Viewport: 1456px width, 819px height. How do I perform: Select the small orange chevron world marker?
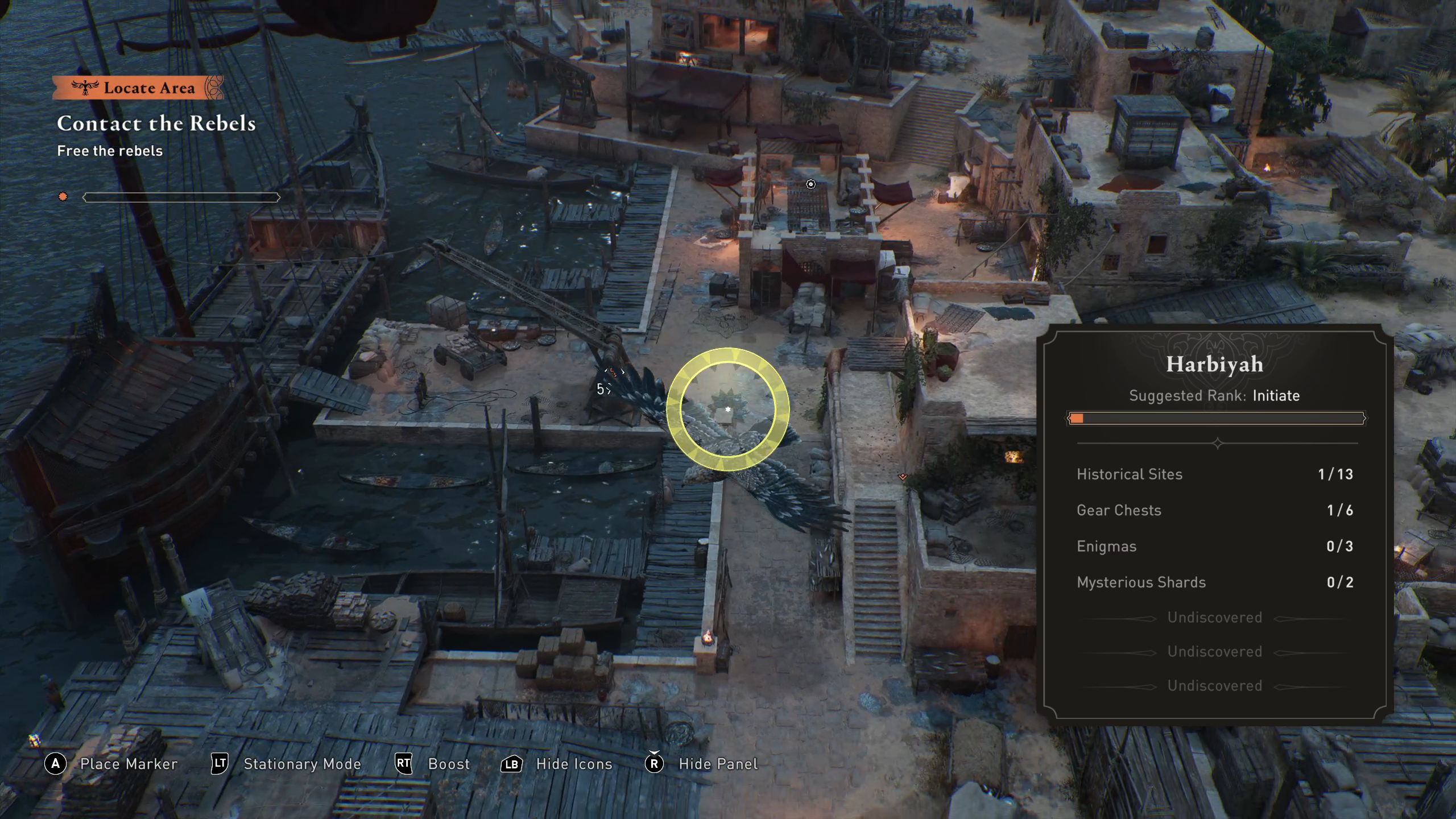pos(903,477)
